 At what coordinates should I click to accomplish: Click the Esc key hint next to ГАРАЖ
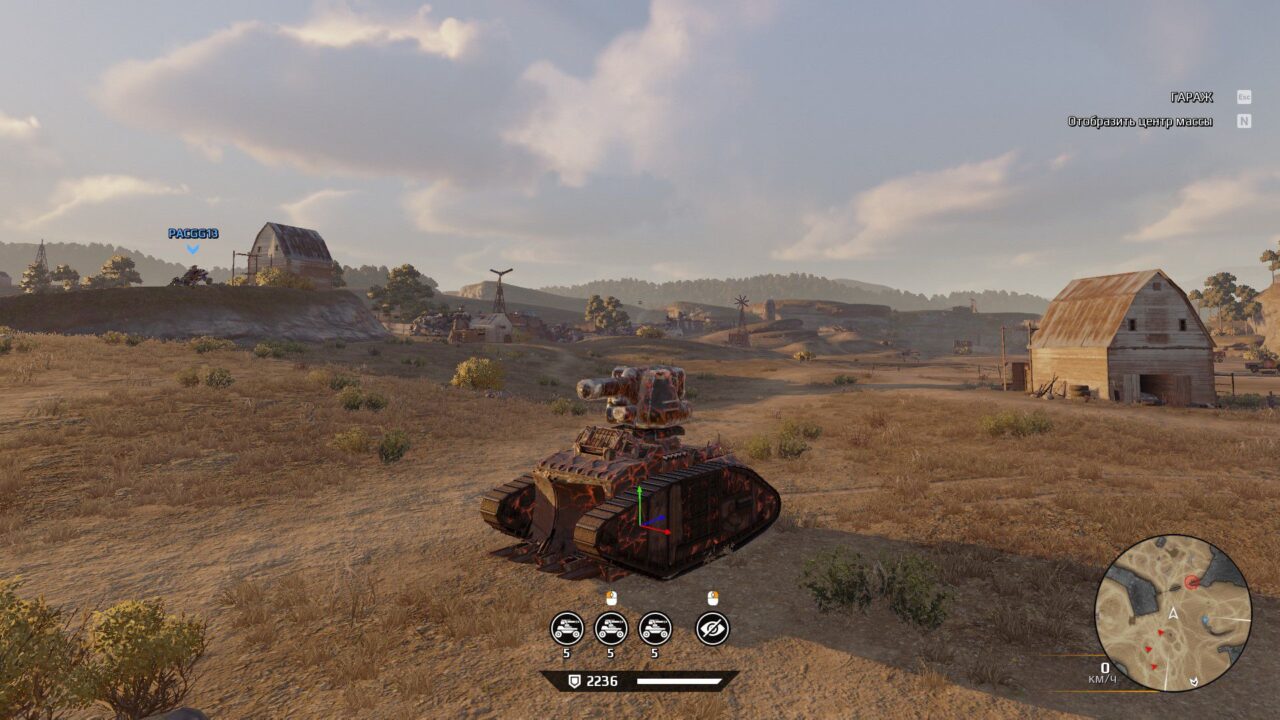[1244, 98]
